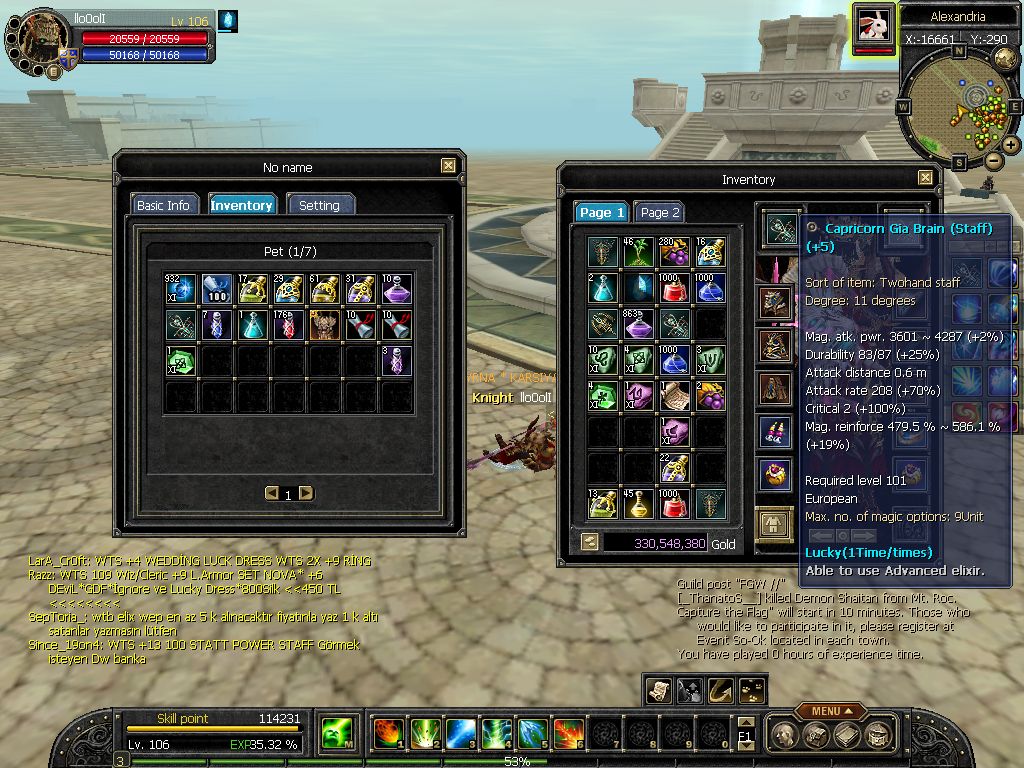Click the gold sort button beside gold amount
Screen dimensions: 1024x768
[590, 542]
